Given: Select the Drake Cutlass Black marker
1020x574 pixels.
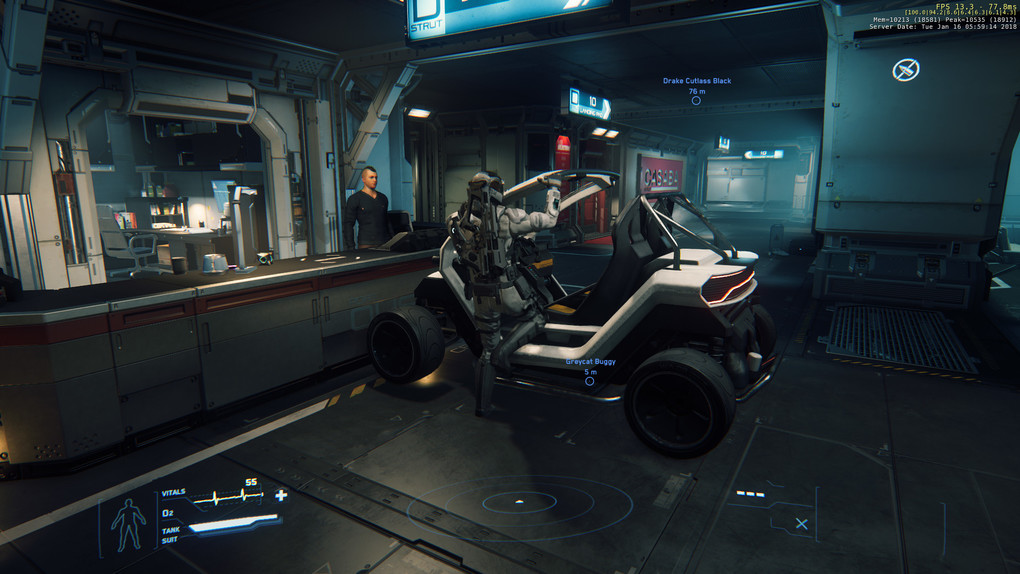Looking at the screenshot, I should [x=696, y=100].
